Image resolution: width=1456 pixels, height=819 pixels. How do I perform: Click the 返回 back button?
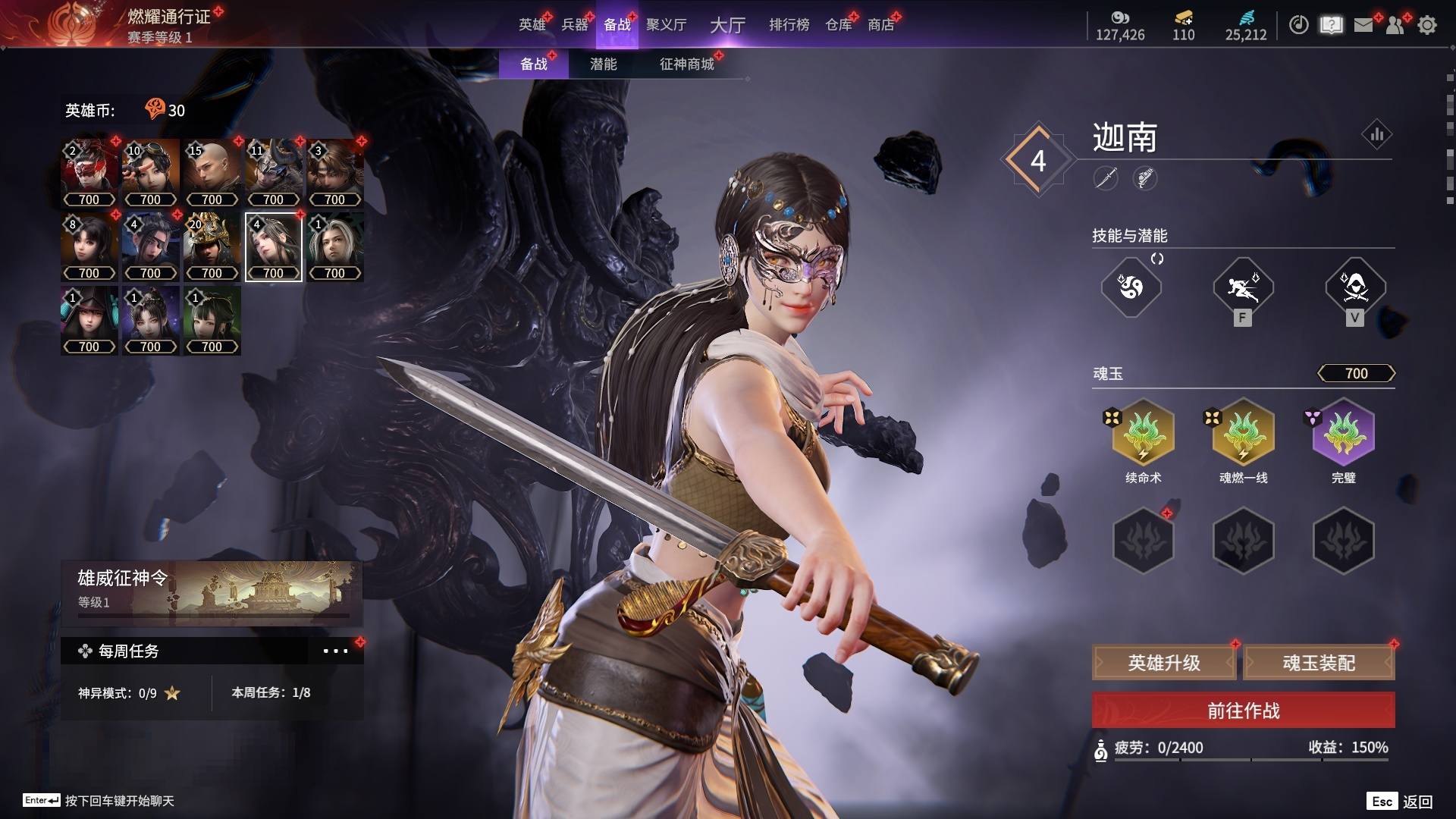coord(1417,802)
